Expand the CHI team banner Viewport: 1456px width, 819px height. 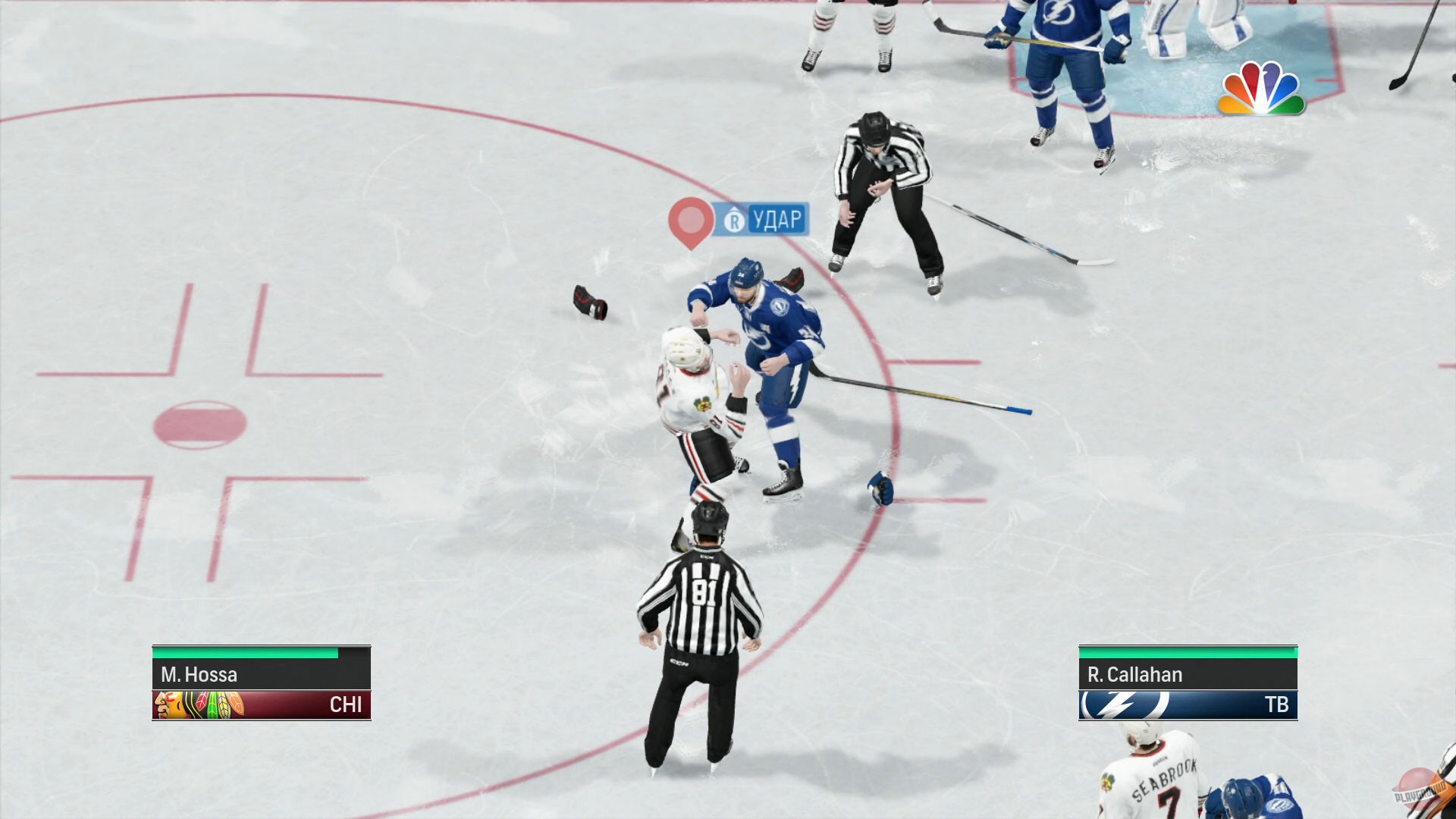coord(262,704)
